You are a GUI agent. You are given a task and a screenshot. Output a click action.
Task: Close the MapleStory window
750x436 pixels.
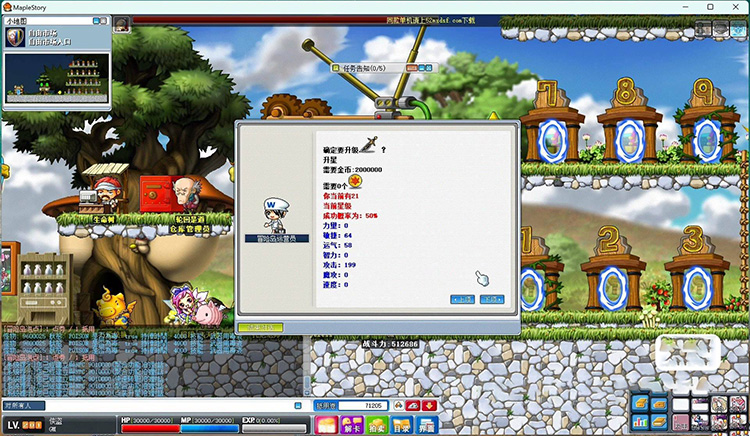736,7
